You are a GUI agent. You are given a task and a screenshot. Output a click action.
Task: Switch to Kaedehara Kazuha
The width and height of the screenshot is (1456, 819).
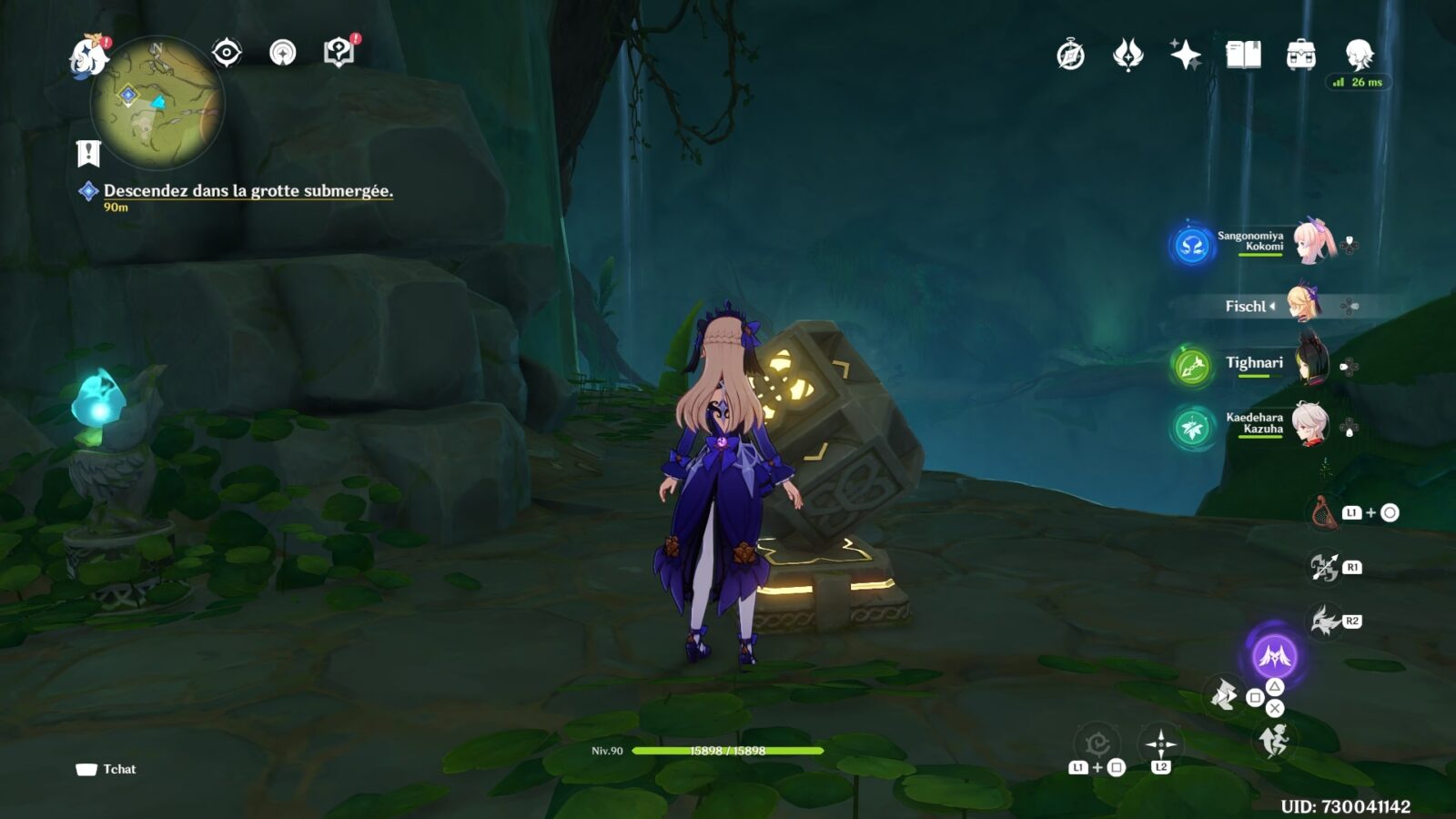(1310, 424)
